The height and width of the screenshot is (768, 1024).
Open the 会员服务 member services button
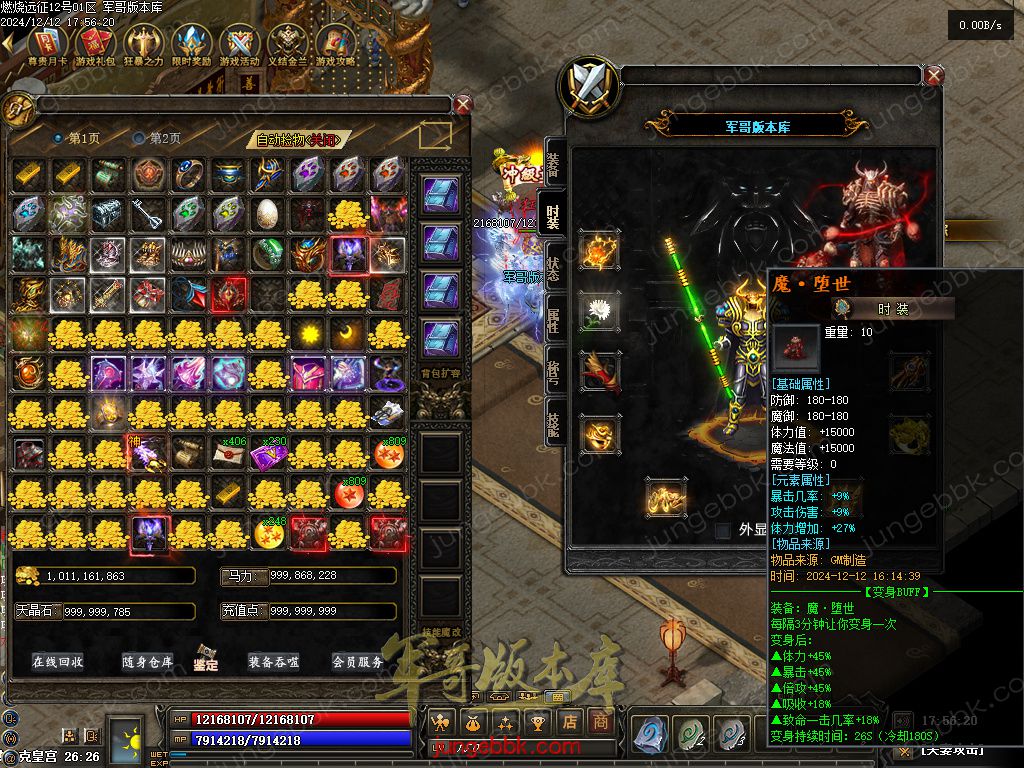358,662
